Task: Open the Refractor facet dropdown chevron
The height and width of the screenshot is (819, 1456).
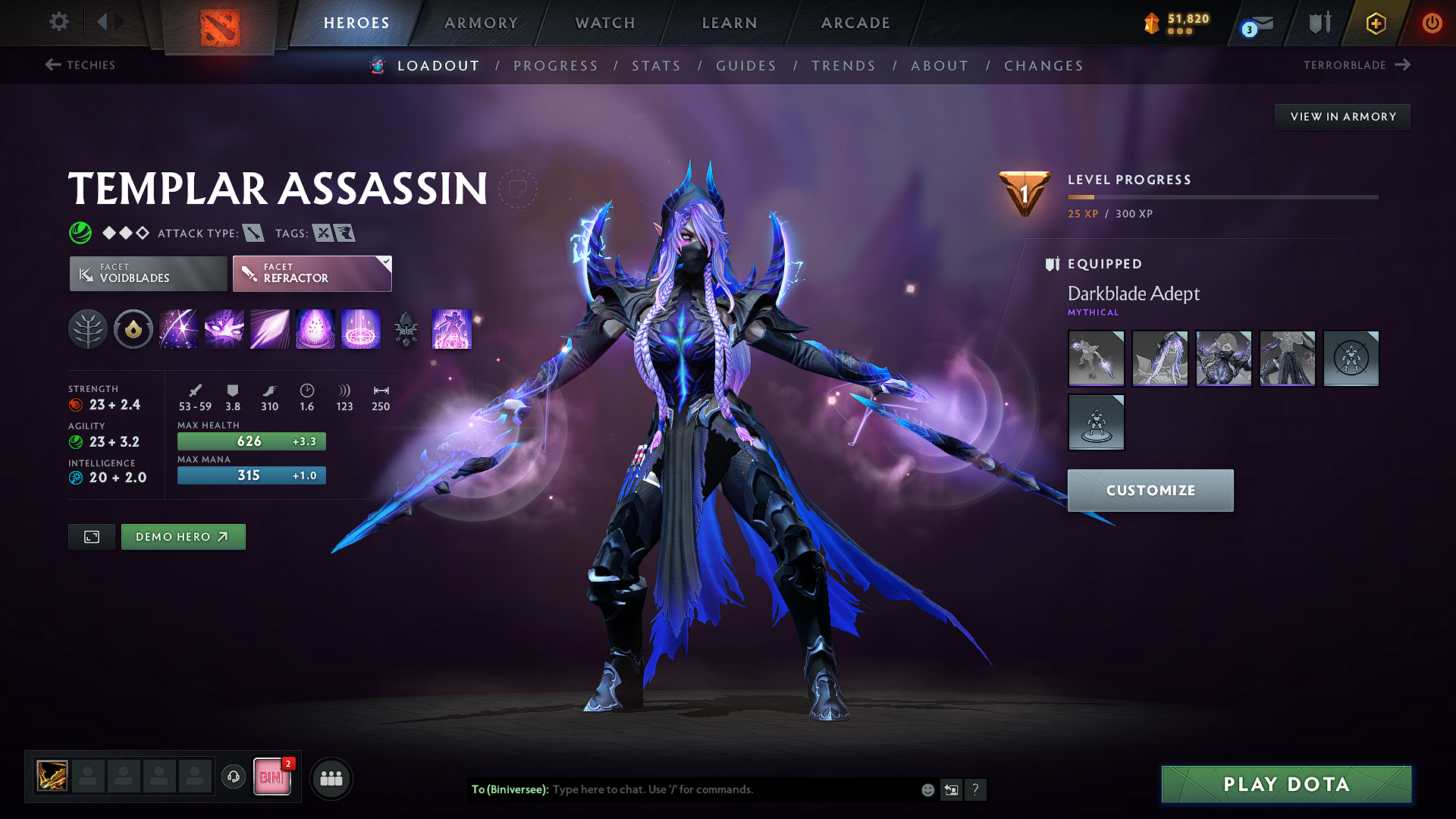Action: pos(385,262)
